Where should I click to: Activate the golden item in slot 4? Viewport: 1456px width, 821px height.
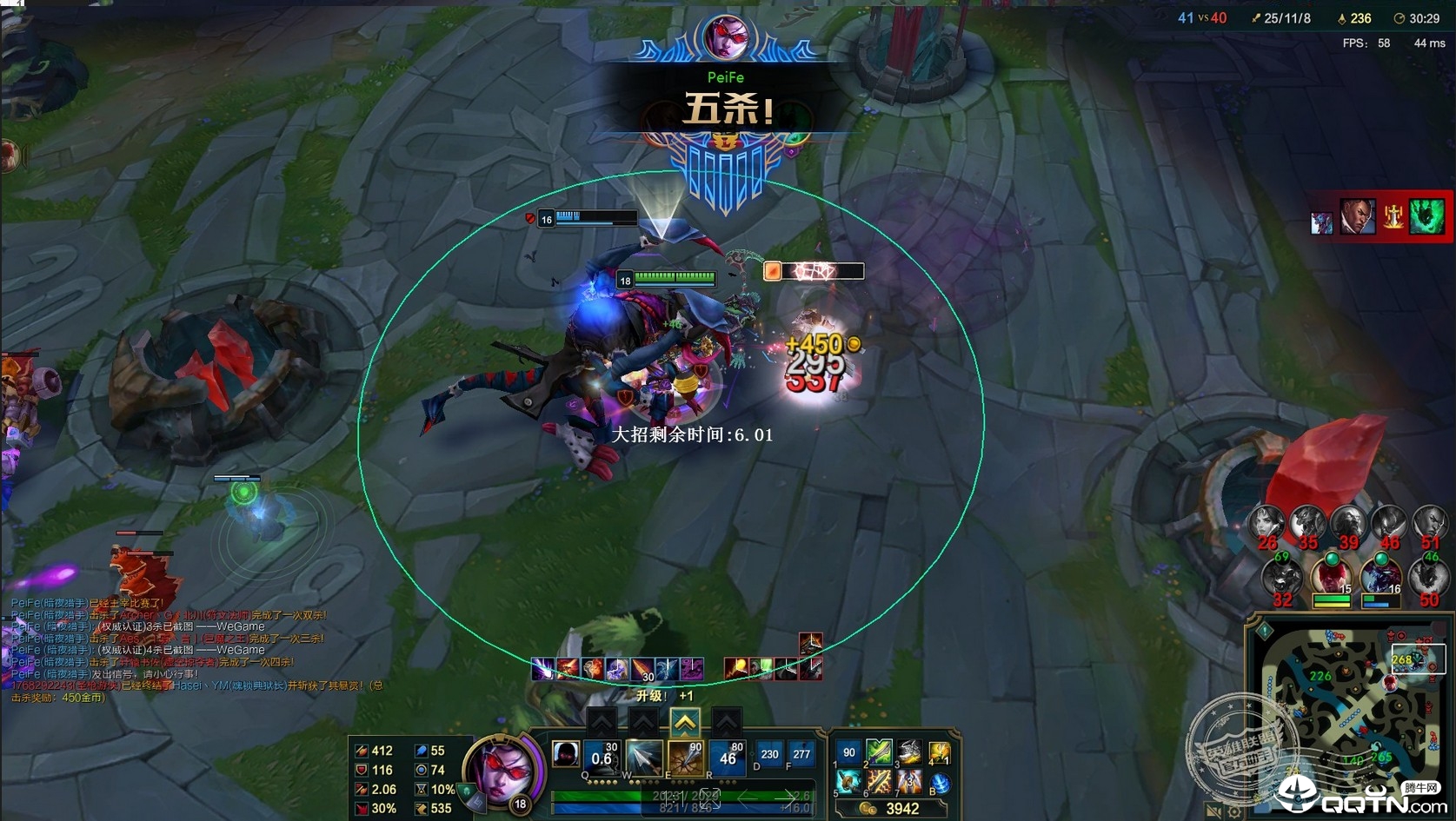pyautogui.click(x=940, y=752)
